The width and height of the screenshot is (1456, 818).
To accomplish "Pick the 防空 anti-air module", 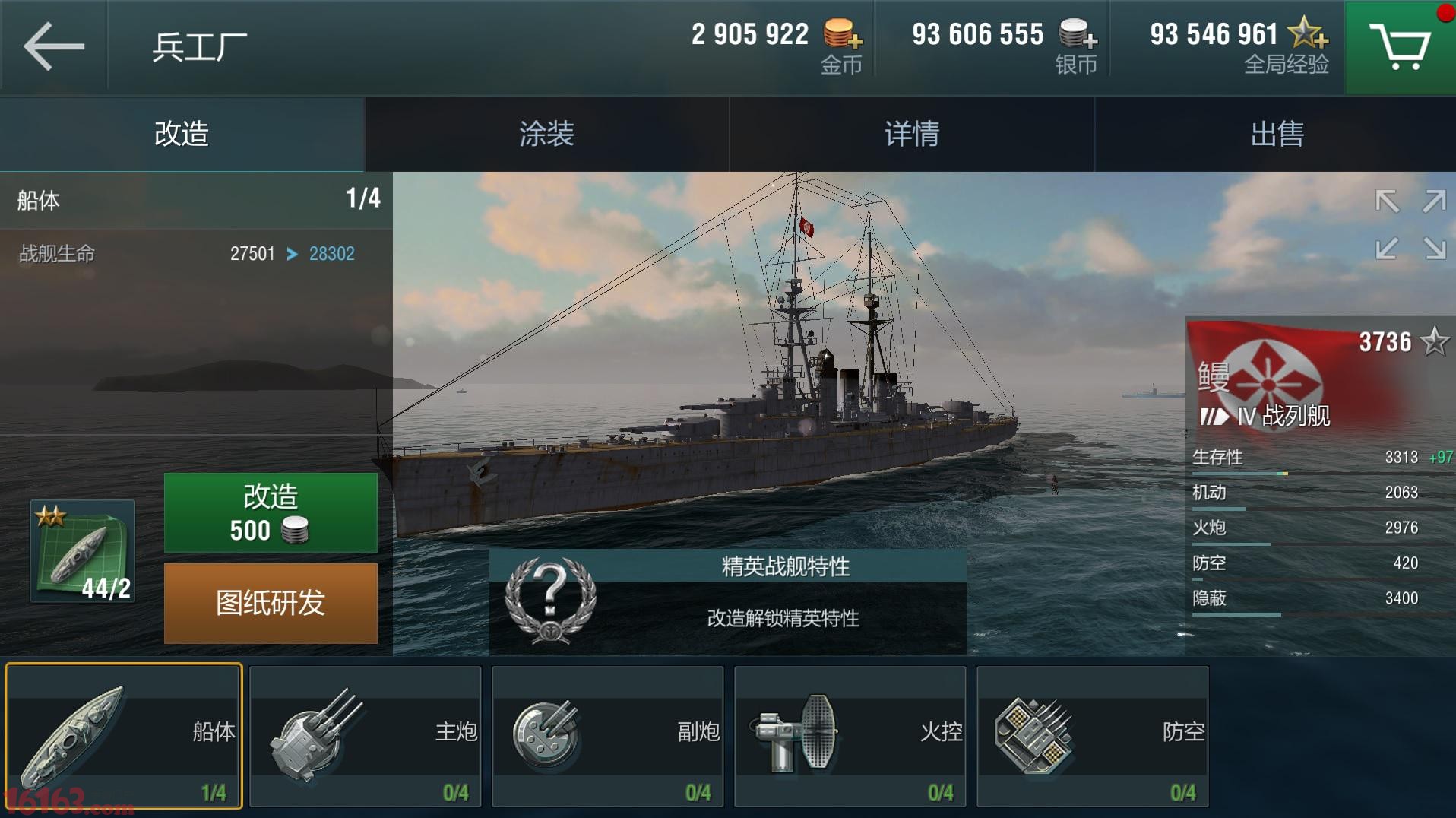I will [x=1092, y=735].
